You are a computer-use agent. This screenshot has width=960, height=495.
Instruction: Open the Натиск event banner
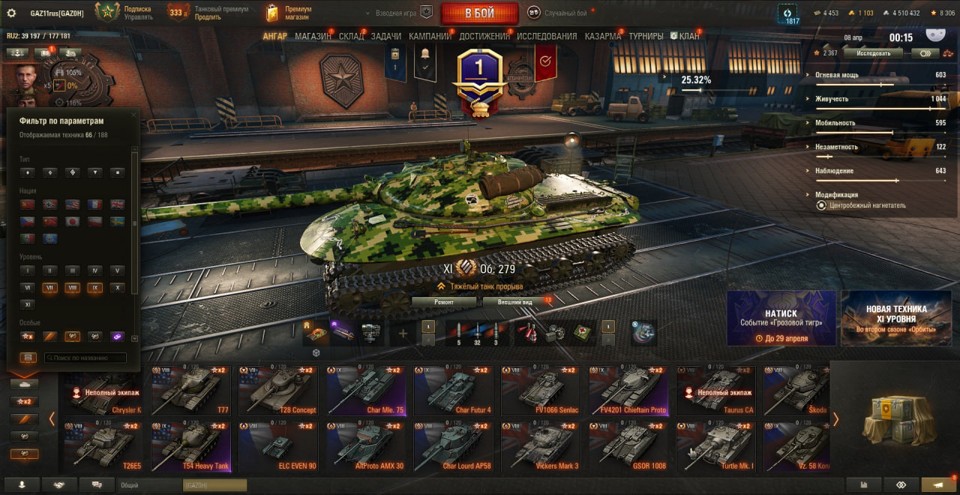point(781,318)
